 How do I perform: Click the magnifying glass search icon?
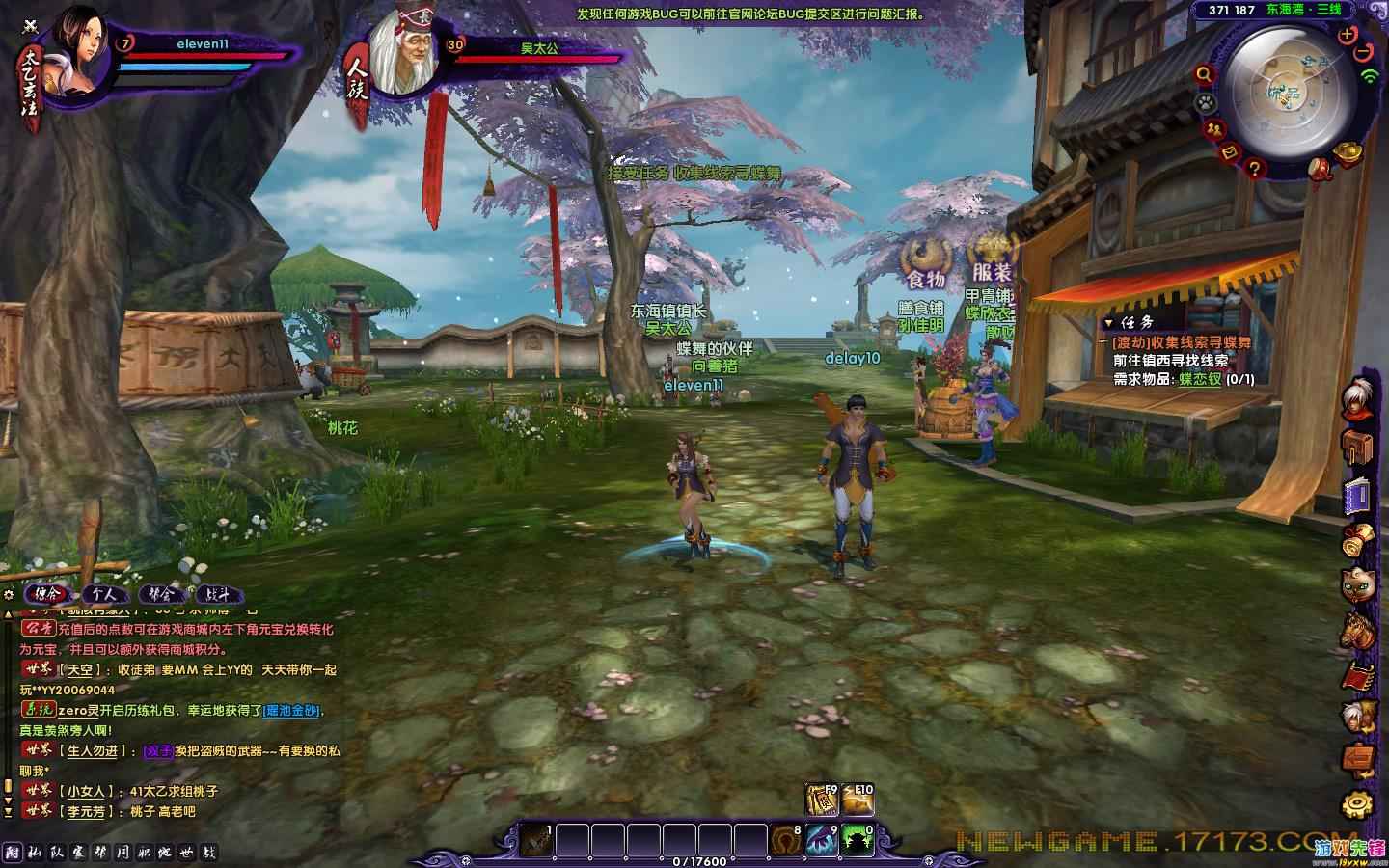click(1204, 73)
